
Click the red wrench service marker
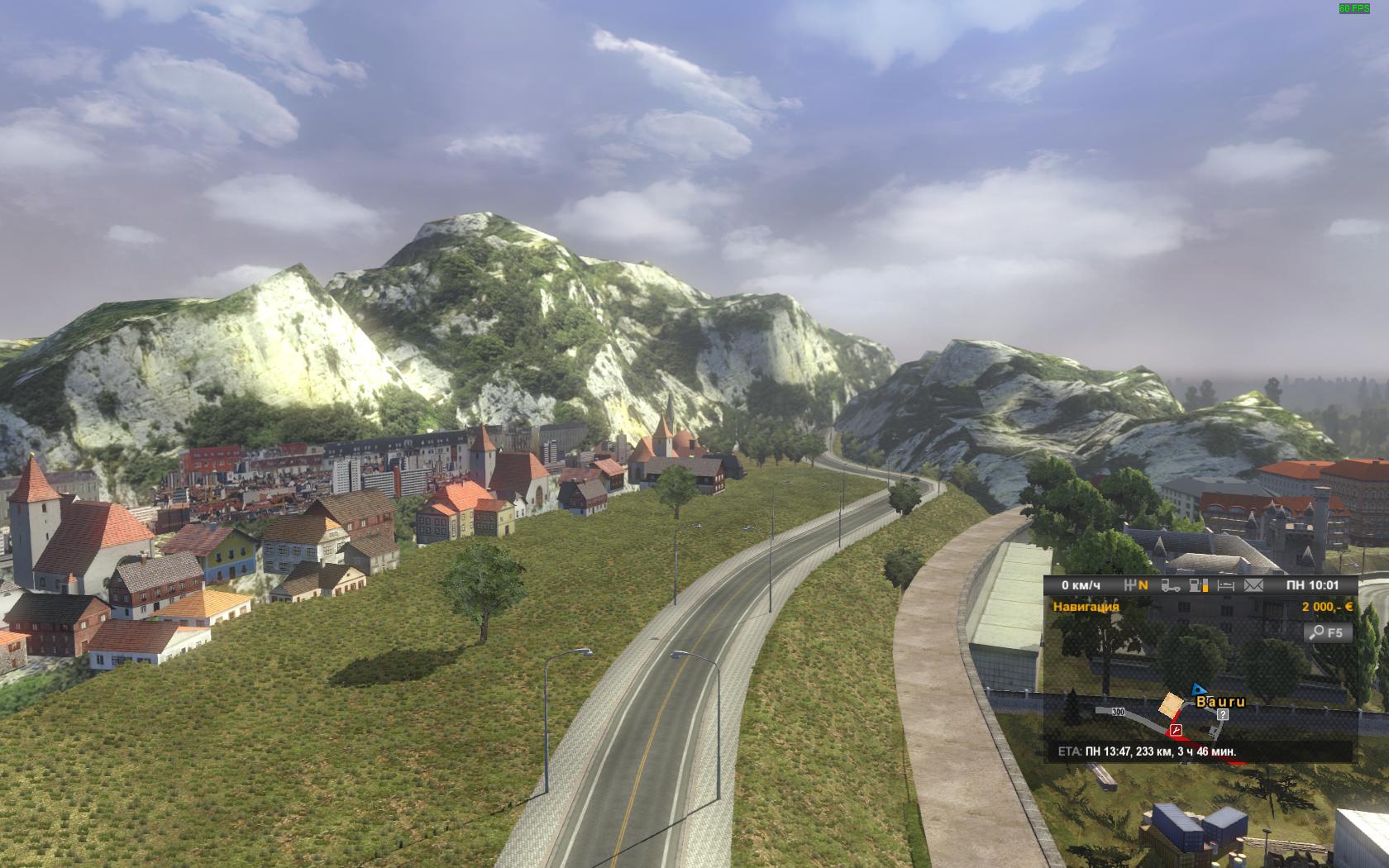[x=1175, y=730]
